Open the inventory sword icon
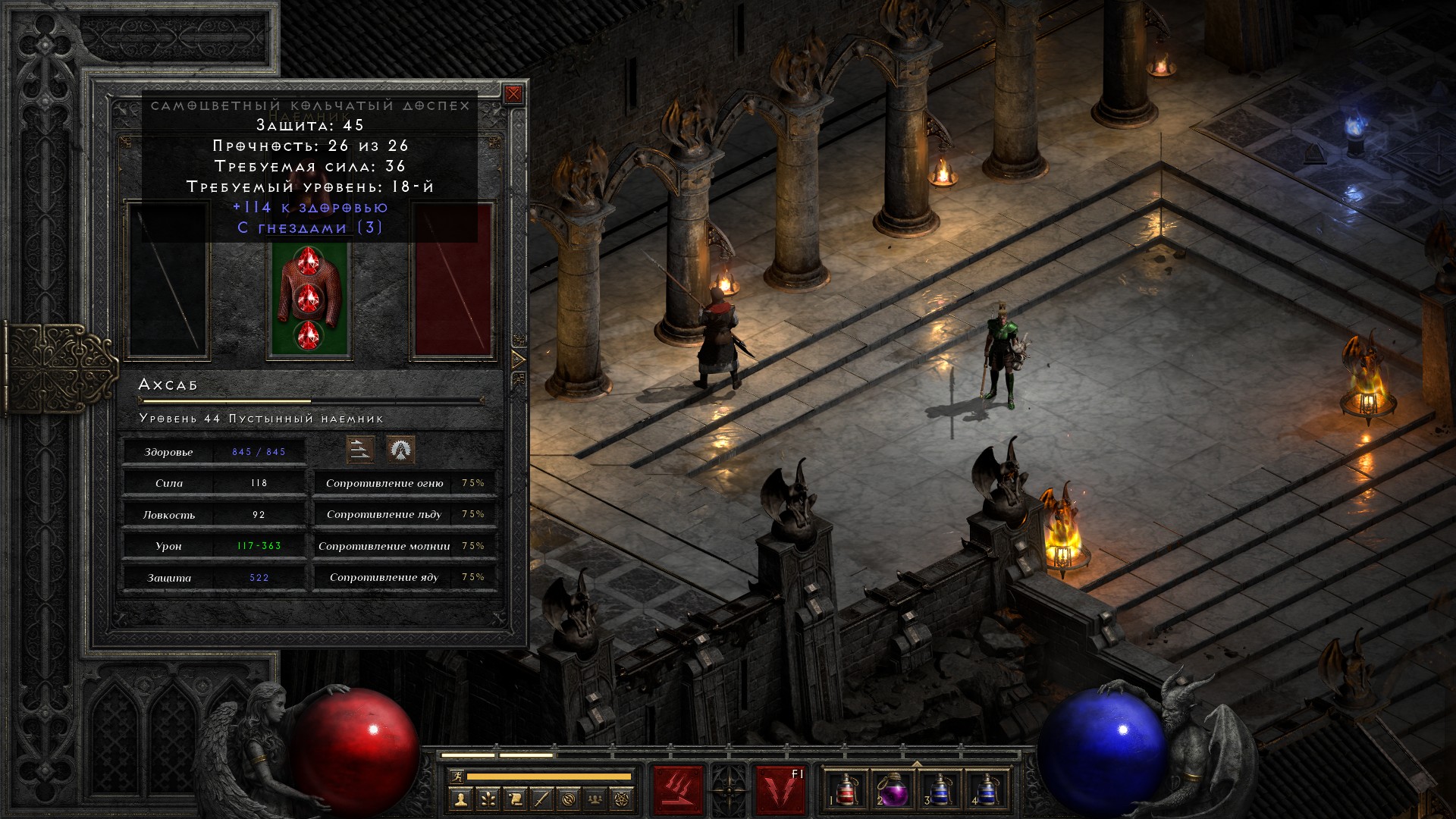This screenshot has width=1456, height=819. pyautogui.click(x=541, y=799)
